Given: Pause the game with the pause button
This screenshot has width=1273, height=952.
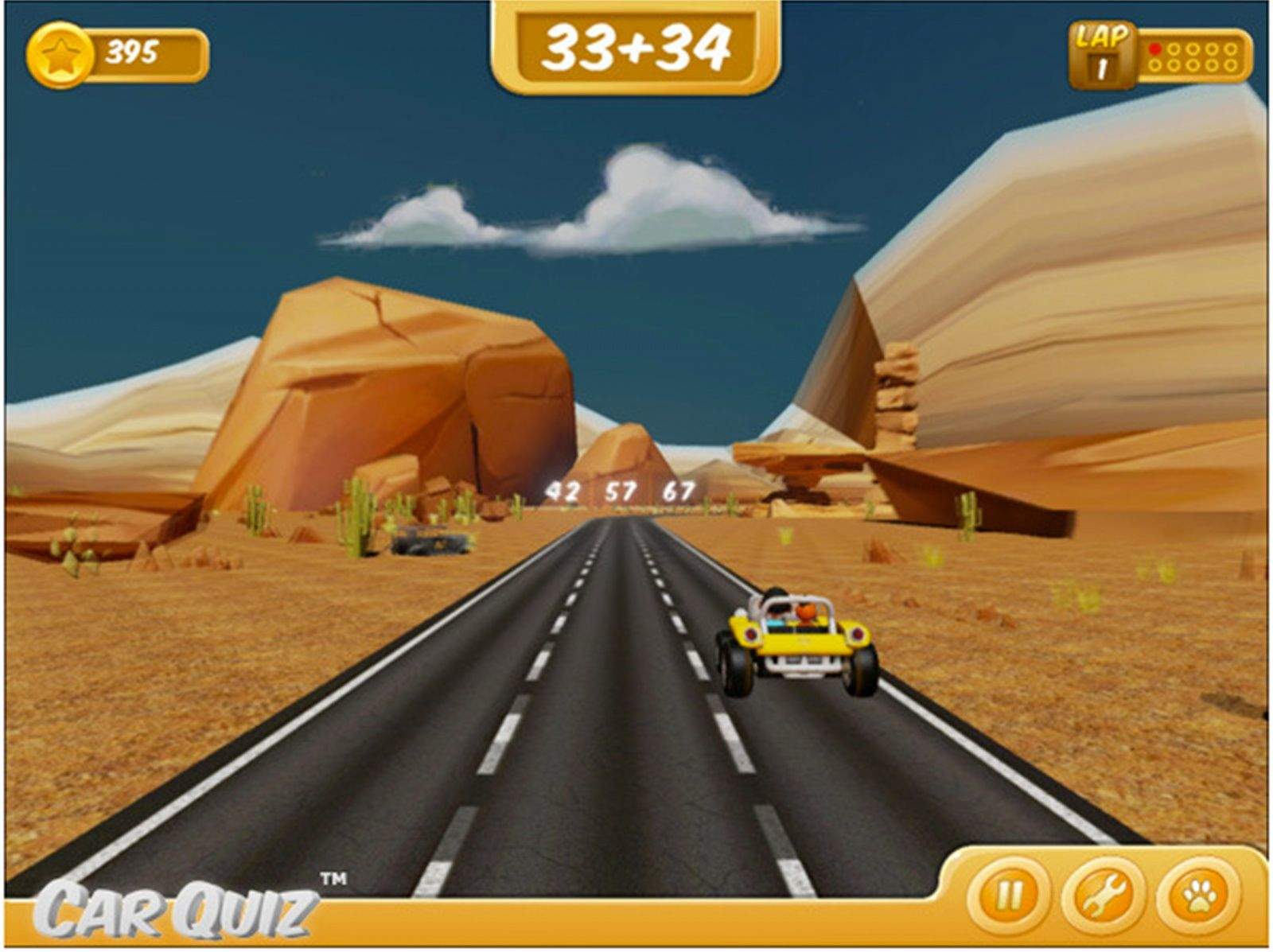Looking at the screenshot, I should pyautogui.click(x=1008, y=896).
